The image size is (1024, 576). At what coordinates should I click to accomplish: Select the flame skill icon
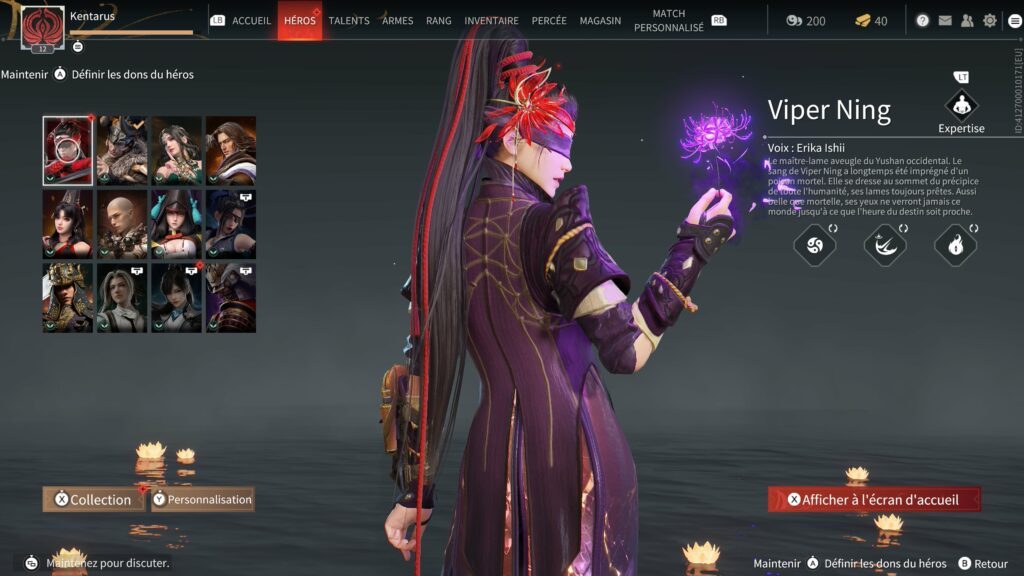pos(955,246)
